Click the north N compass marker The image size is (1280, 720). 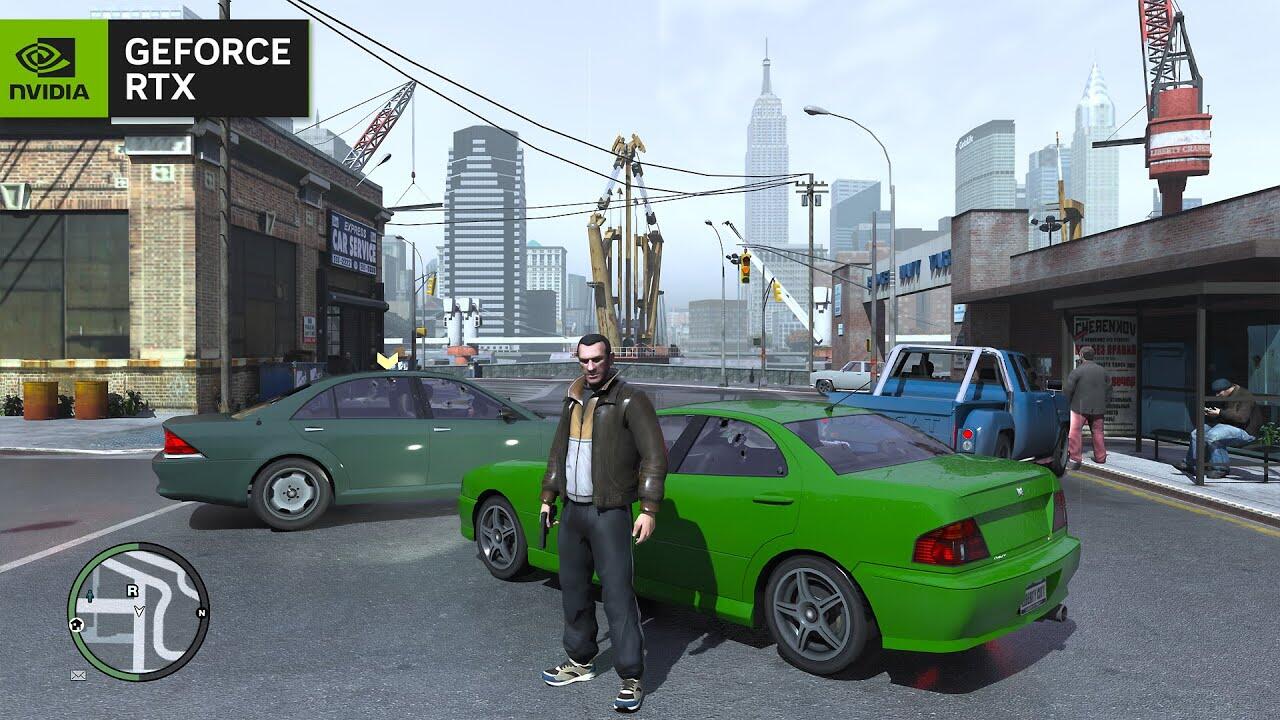(x=201, y=613)
